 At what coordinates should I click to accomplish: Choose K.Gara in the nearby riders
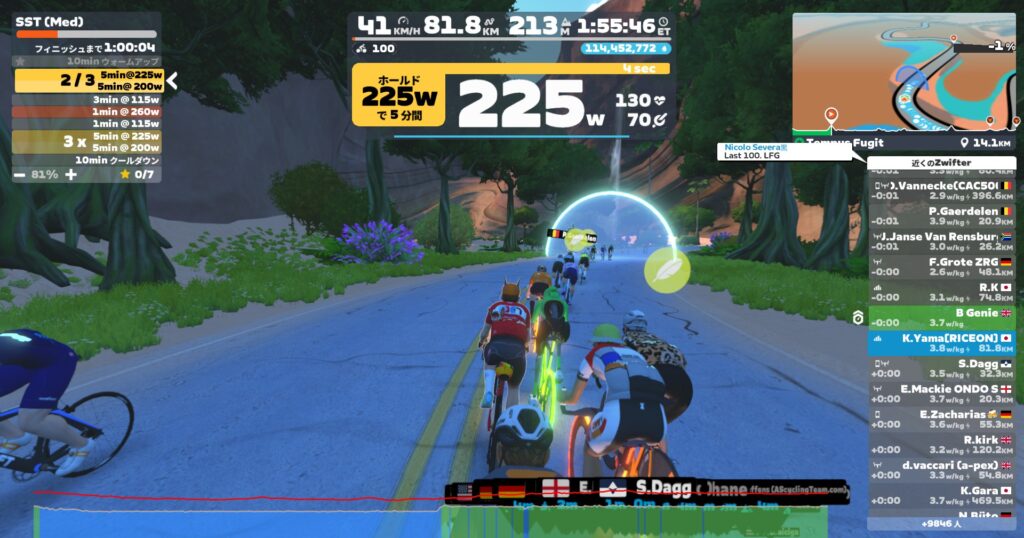pyautogui.click(x=941, y=495)
